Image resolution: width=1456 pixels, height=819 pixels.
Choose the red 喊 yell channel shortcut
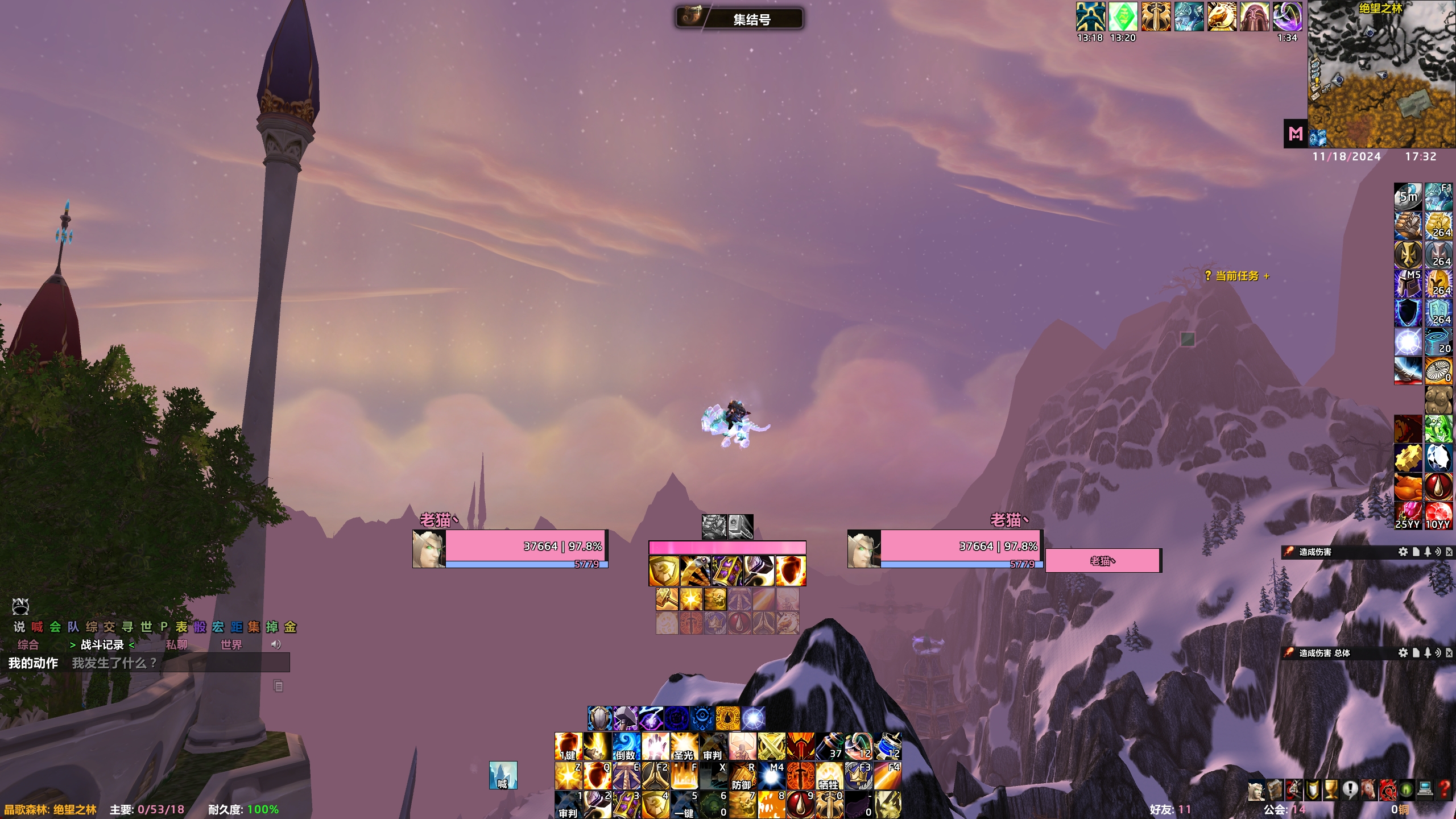click(37, 627)
